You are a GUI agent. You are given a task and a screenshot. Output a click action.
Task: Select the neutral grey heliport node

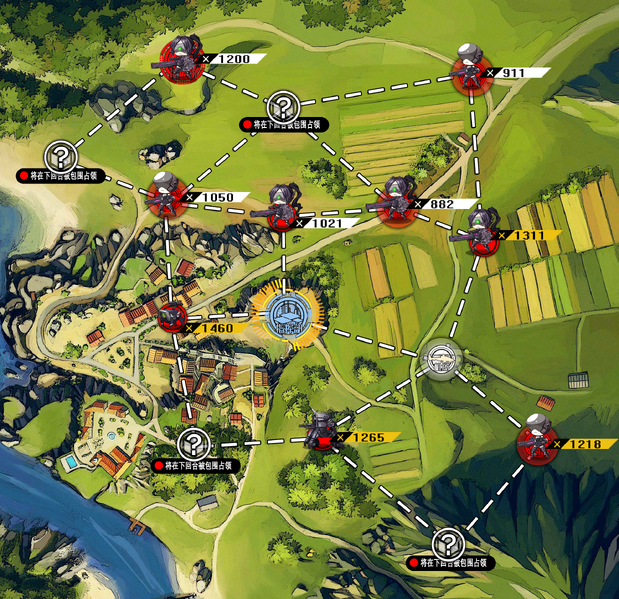439,357
